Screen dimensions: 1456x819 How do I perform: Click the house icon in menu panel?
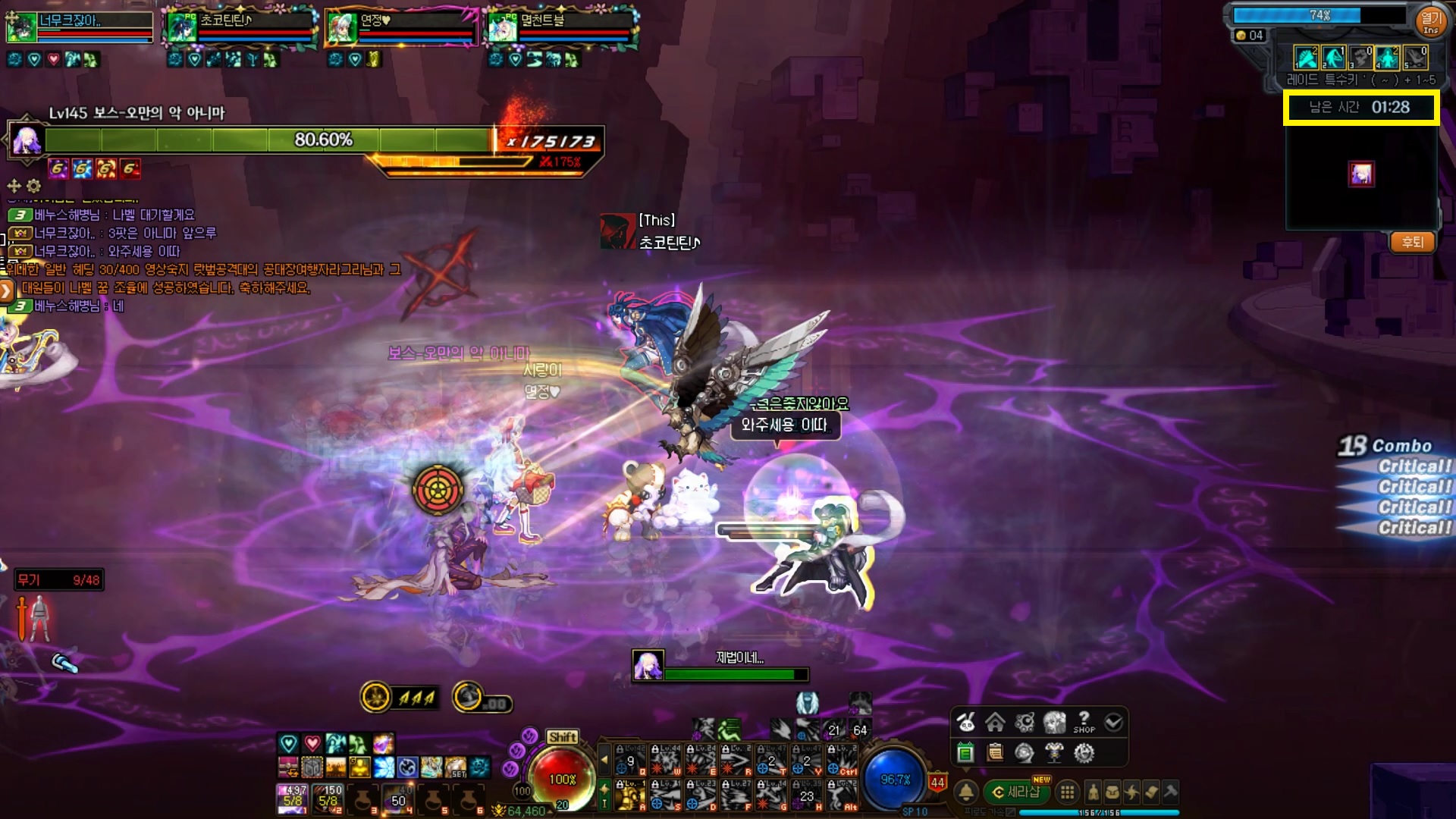tap(995, 722)
